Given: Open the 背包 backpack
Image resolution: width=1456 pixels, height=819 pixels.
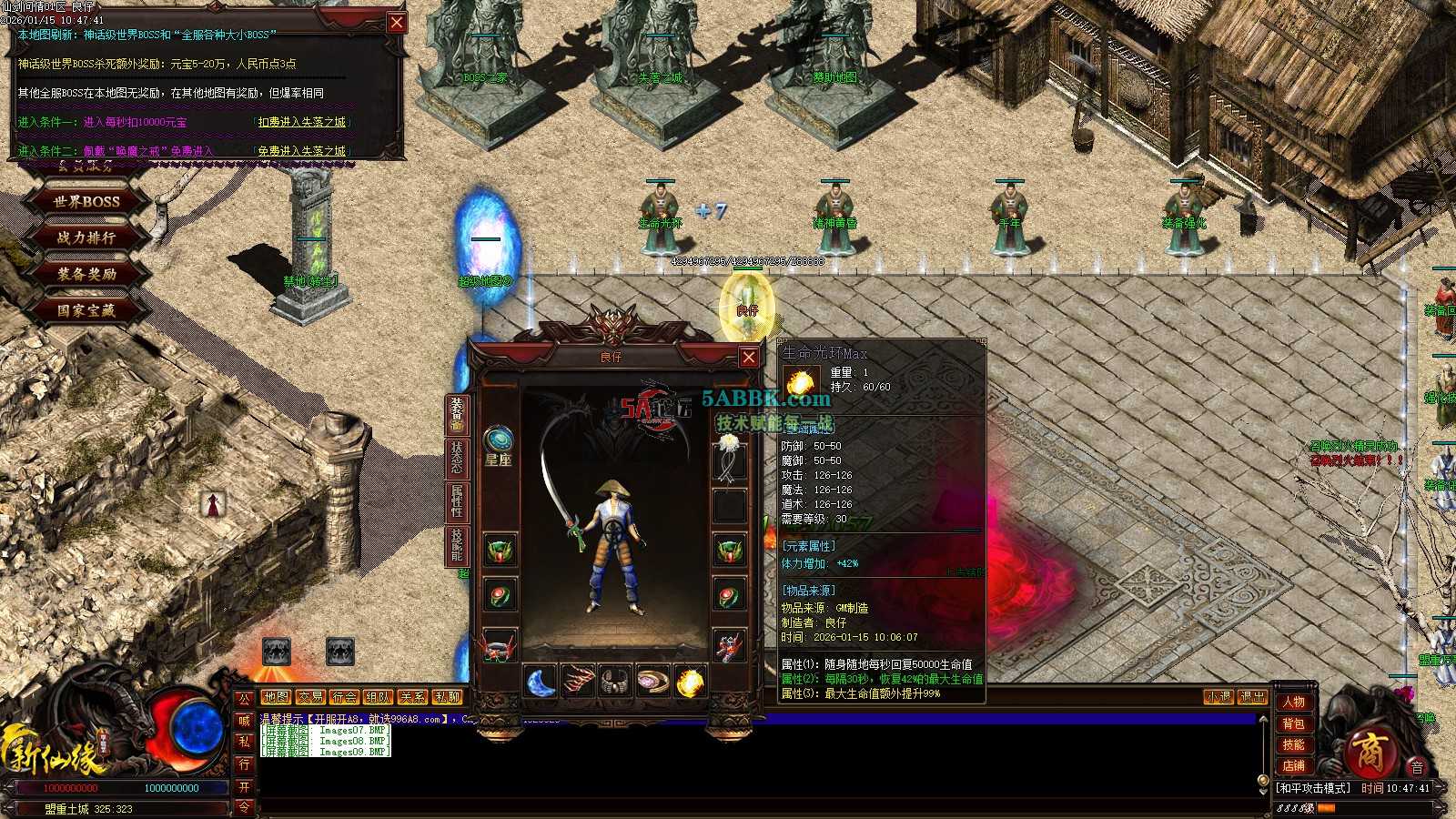Looking at the screenshot, I should tap(1293, 723).
